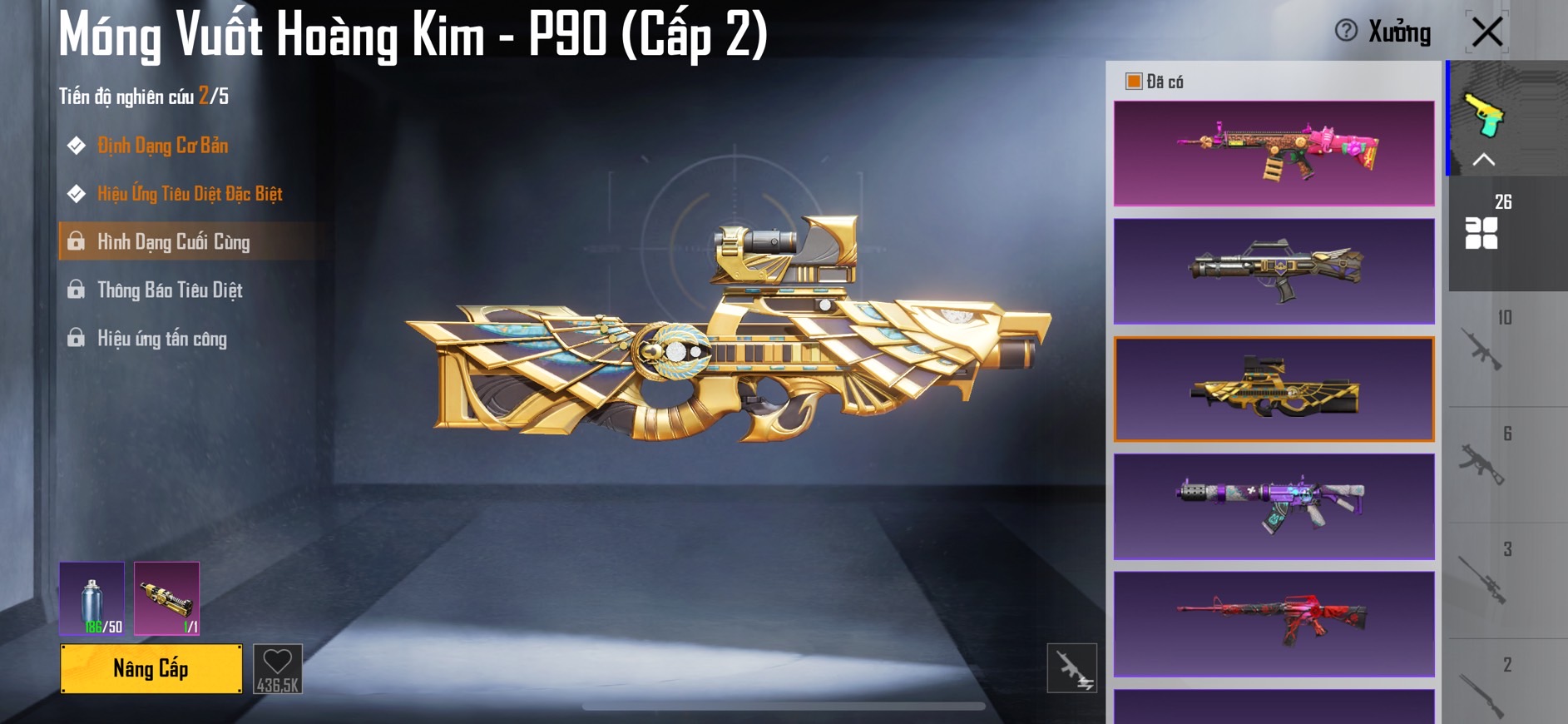This screenshot has width=1568, height=724.
Task: Open the Xưởng help info
Action: pyautogui.click(x=1346, y=31)
